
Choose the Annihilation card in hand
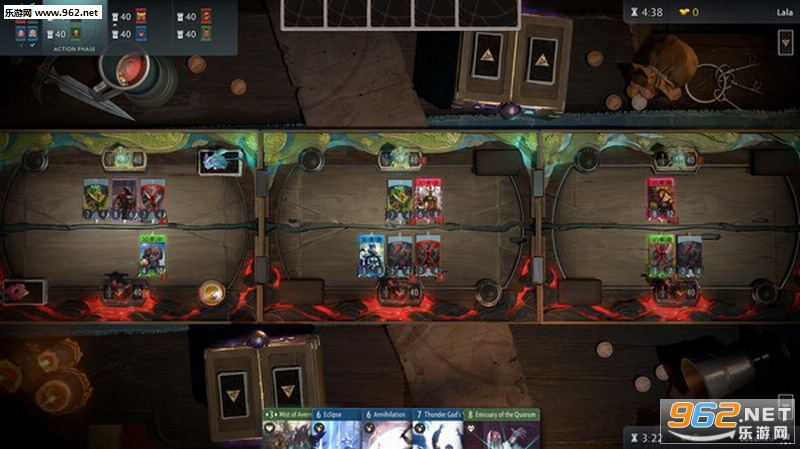[387, 430]
